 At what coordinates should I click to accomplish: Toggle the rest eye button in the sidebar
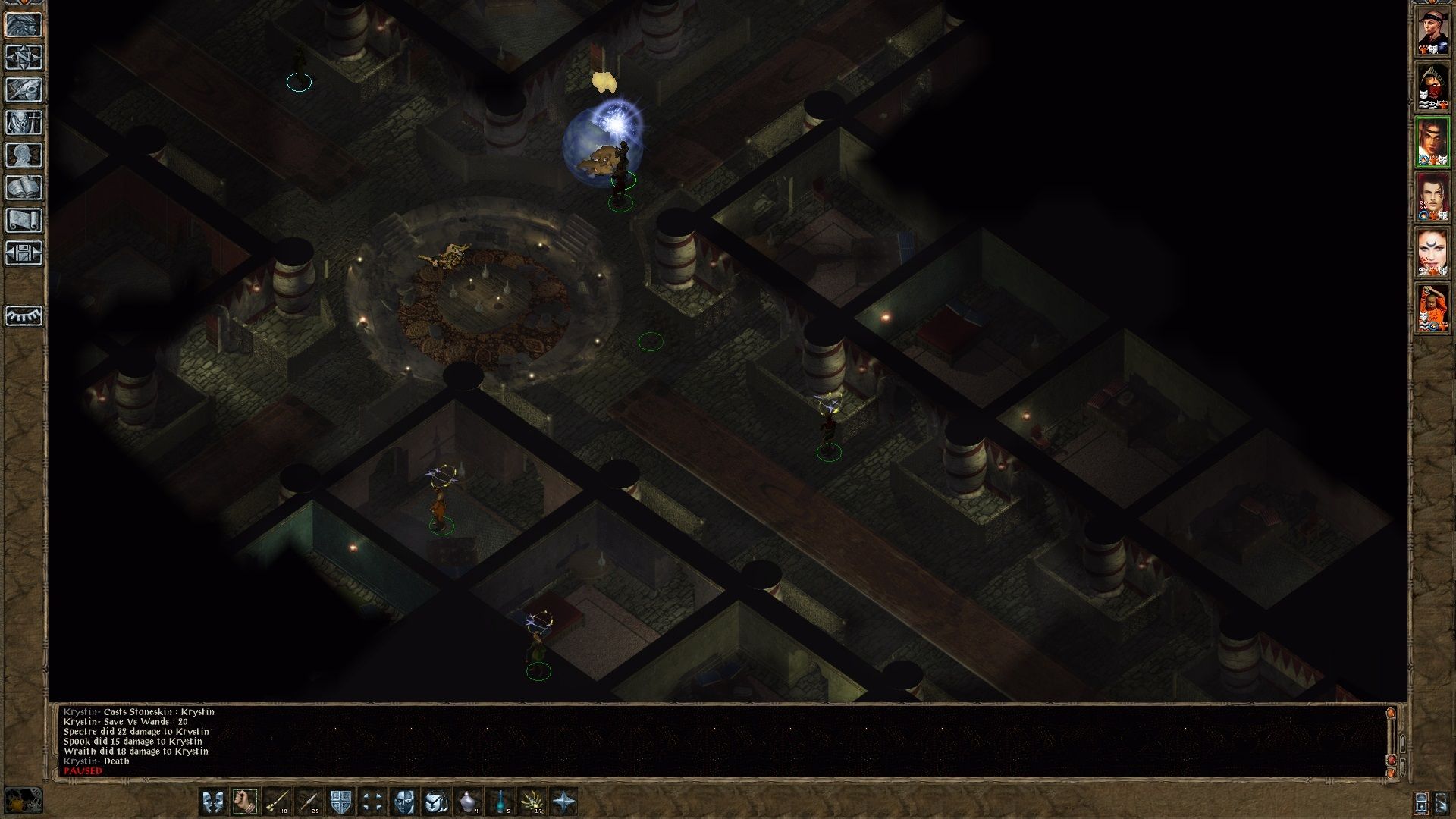tap(24, 315)
